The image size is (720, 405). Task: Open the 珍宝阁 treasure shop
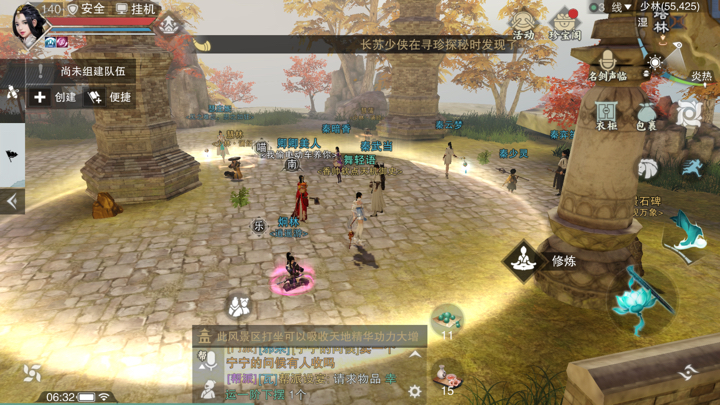point(565,24)
